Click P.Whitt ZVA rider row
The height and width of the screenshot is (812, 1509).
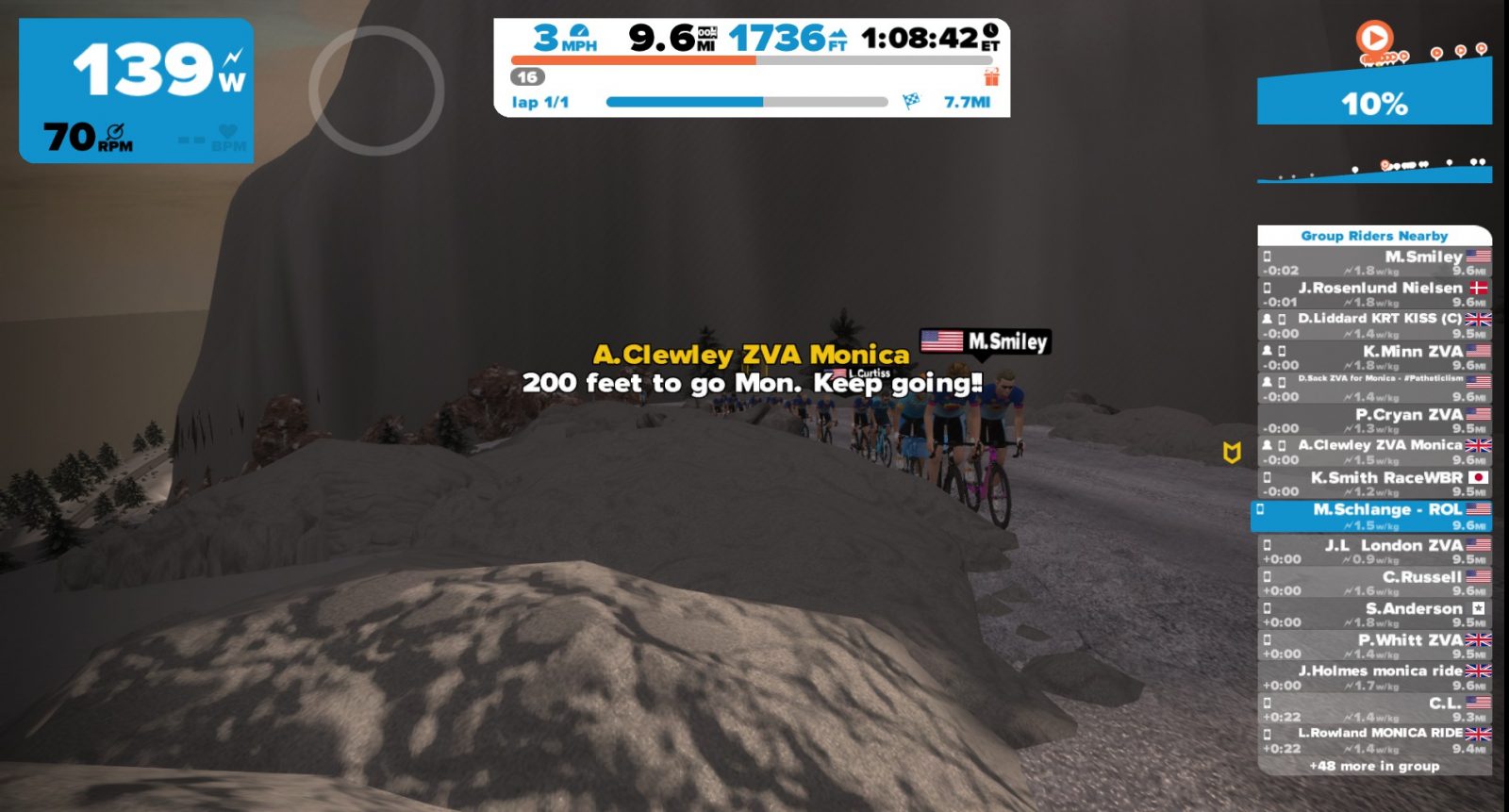pyautogui.click(x=1374, y=646)
